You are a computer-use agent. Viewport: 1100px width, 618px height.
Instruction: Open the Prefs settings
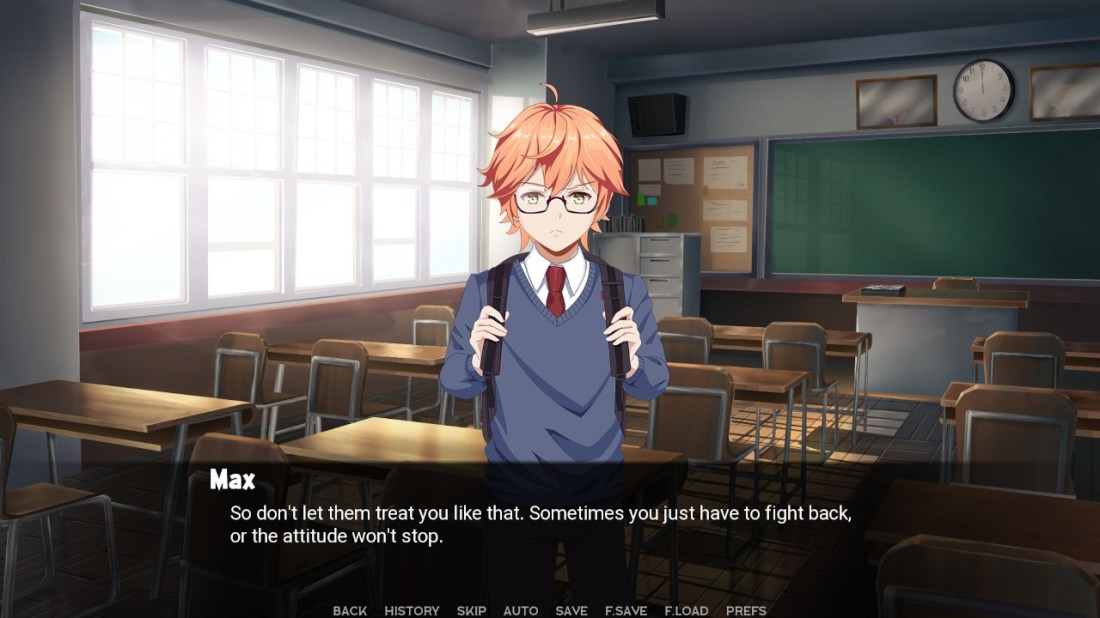(746, 610)
